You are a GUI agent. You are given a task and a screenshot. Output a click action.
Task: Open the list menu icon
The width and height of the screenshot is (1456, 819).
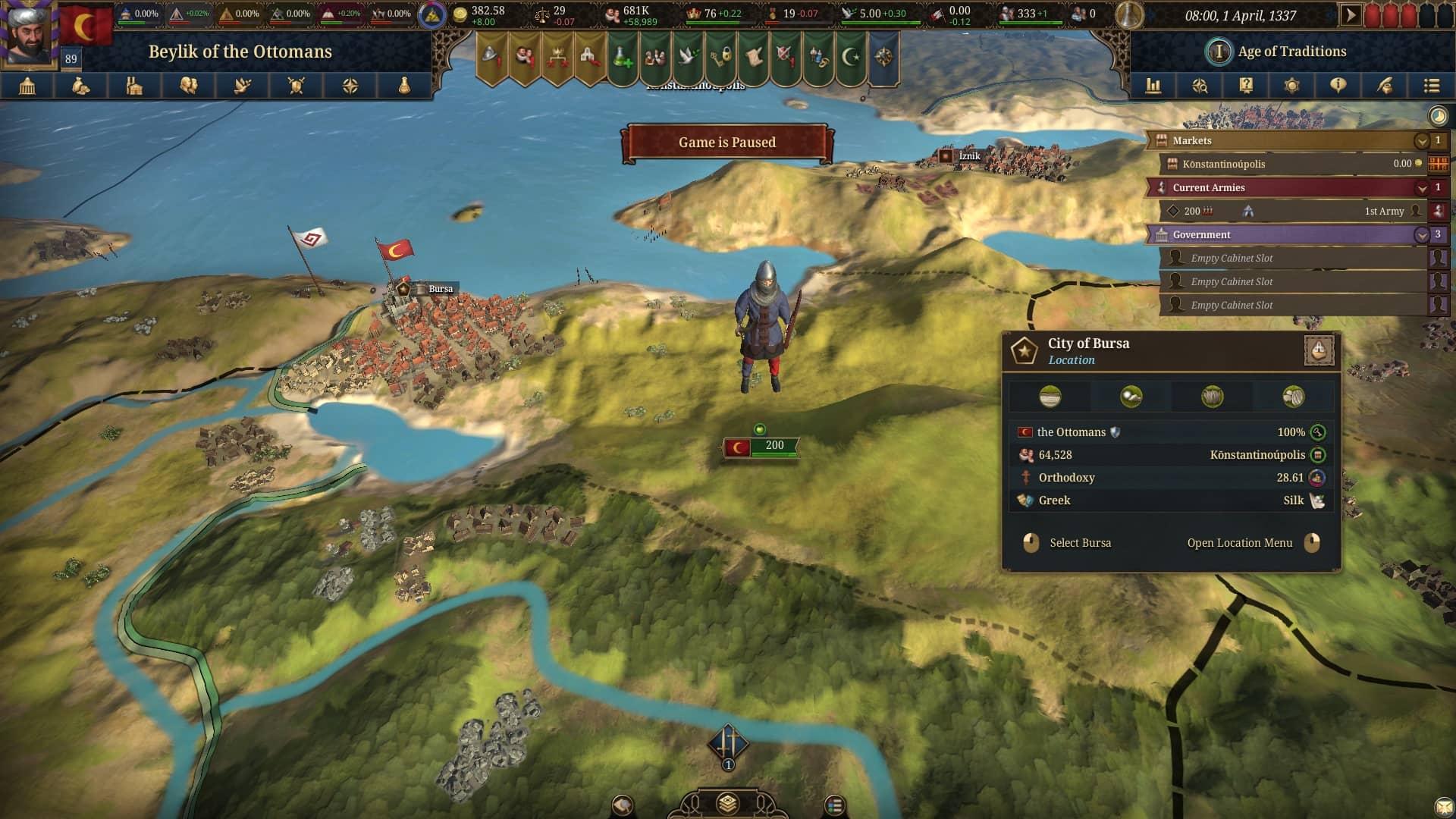pos(1432,86)
